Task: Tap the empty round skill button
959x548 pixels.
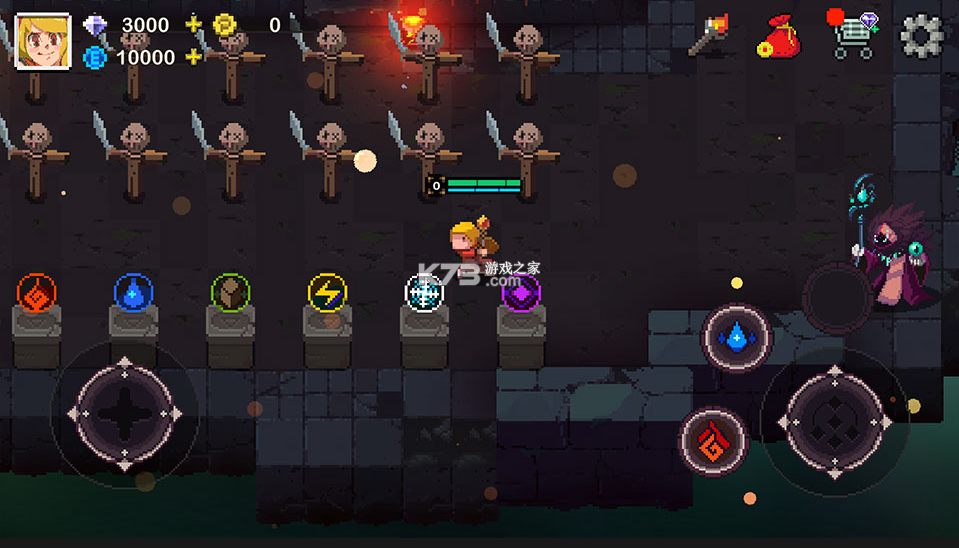Action: tap(836, 298)
